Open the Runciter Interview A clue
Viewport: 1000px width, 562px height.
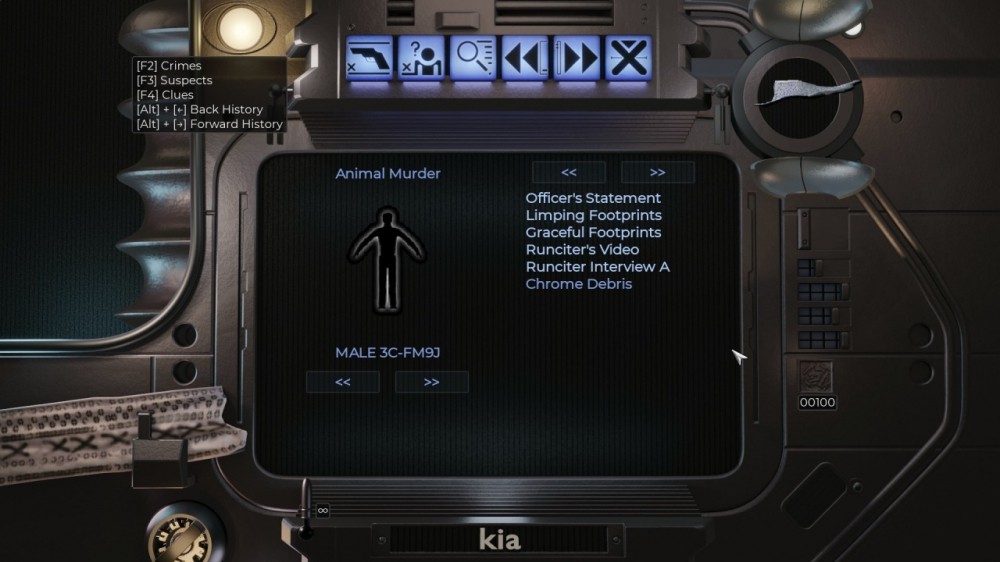(x=597, y=267)
